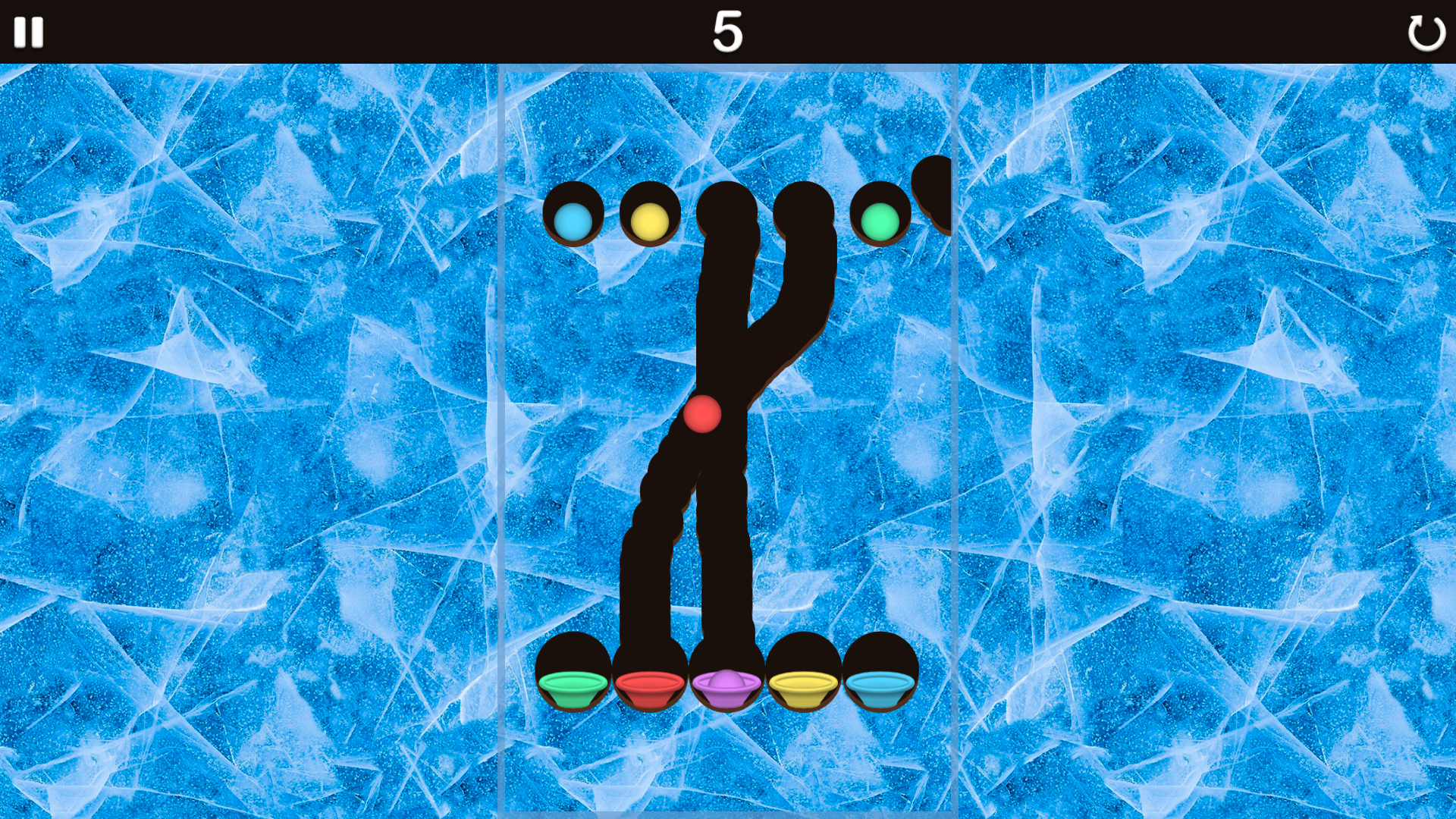Click the playfield area left of the board
The height and width of the screenshot is (819, 1456).
(x=265, y=417)
